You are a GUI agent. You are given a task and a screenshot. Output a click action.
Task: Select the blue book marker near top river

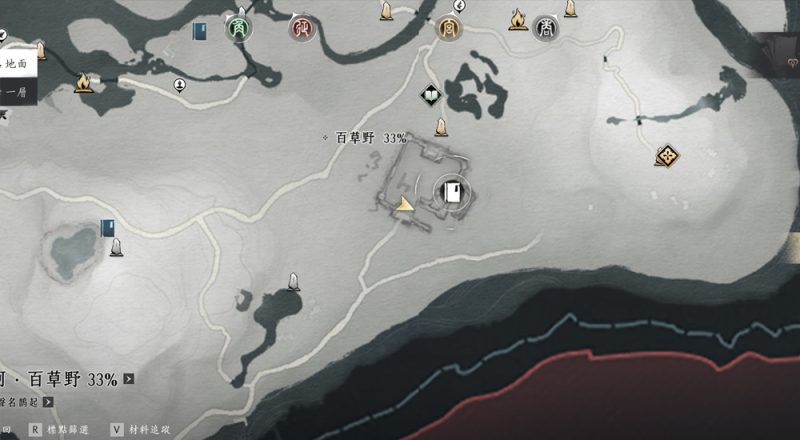[x=200, y=30]
